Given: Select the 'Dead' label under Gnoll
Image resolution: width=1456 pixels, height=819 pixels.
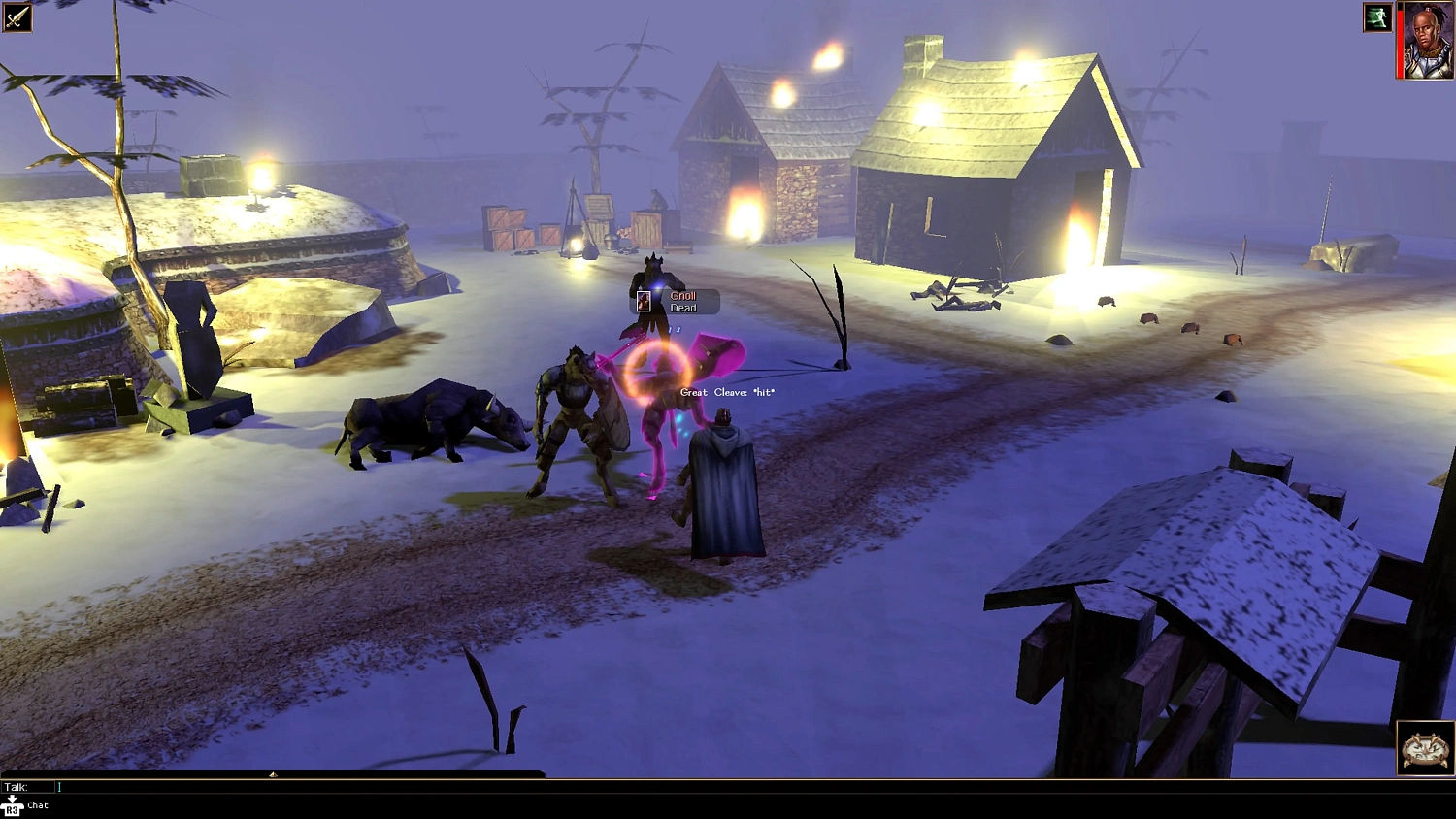Looking at the screenshot, I should 682,308.
